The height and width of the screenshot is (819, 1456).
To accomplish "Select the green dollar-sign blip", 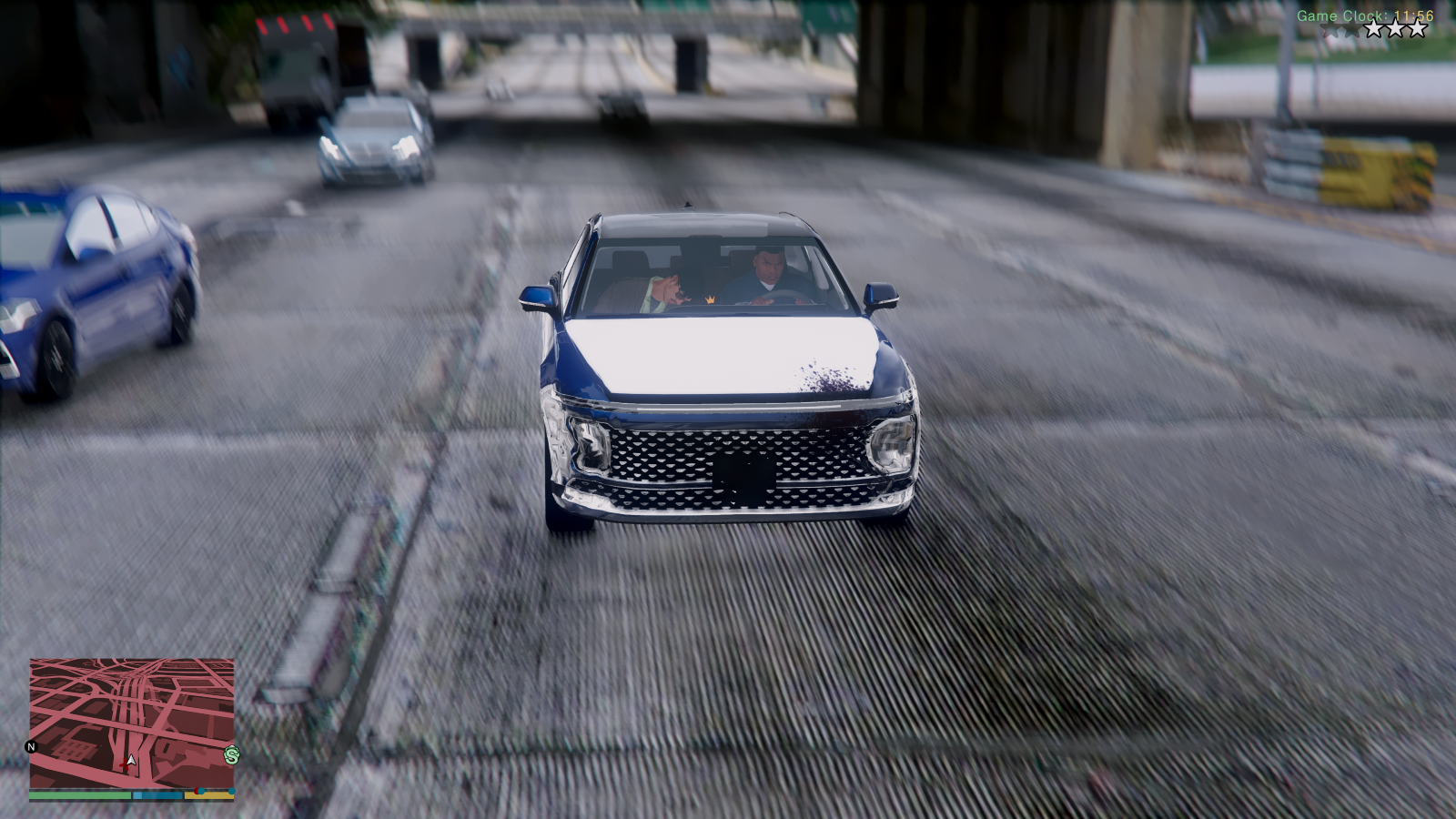I will (231, 755).
